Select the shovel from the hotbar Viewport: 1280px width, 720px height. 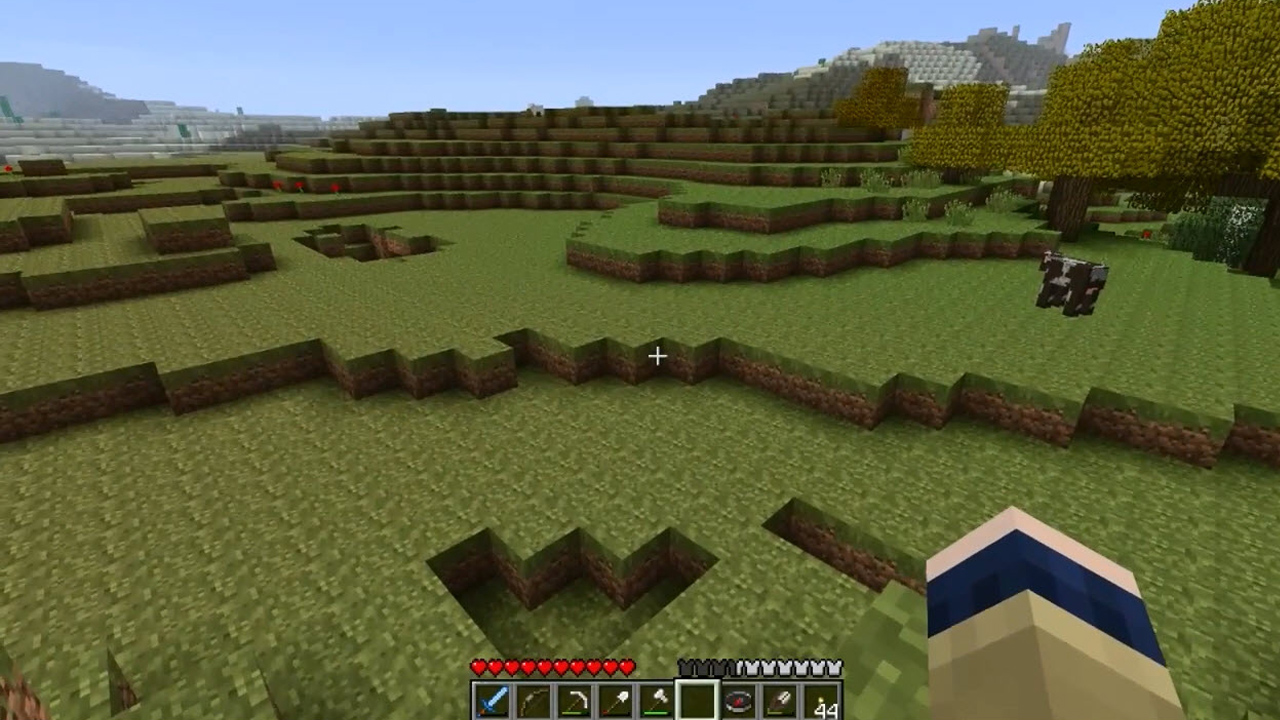[617, 700]
